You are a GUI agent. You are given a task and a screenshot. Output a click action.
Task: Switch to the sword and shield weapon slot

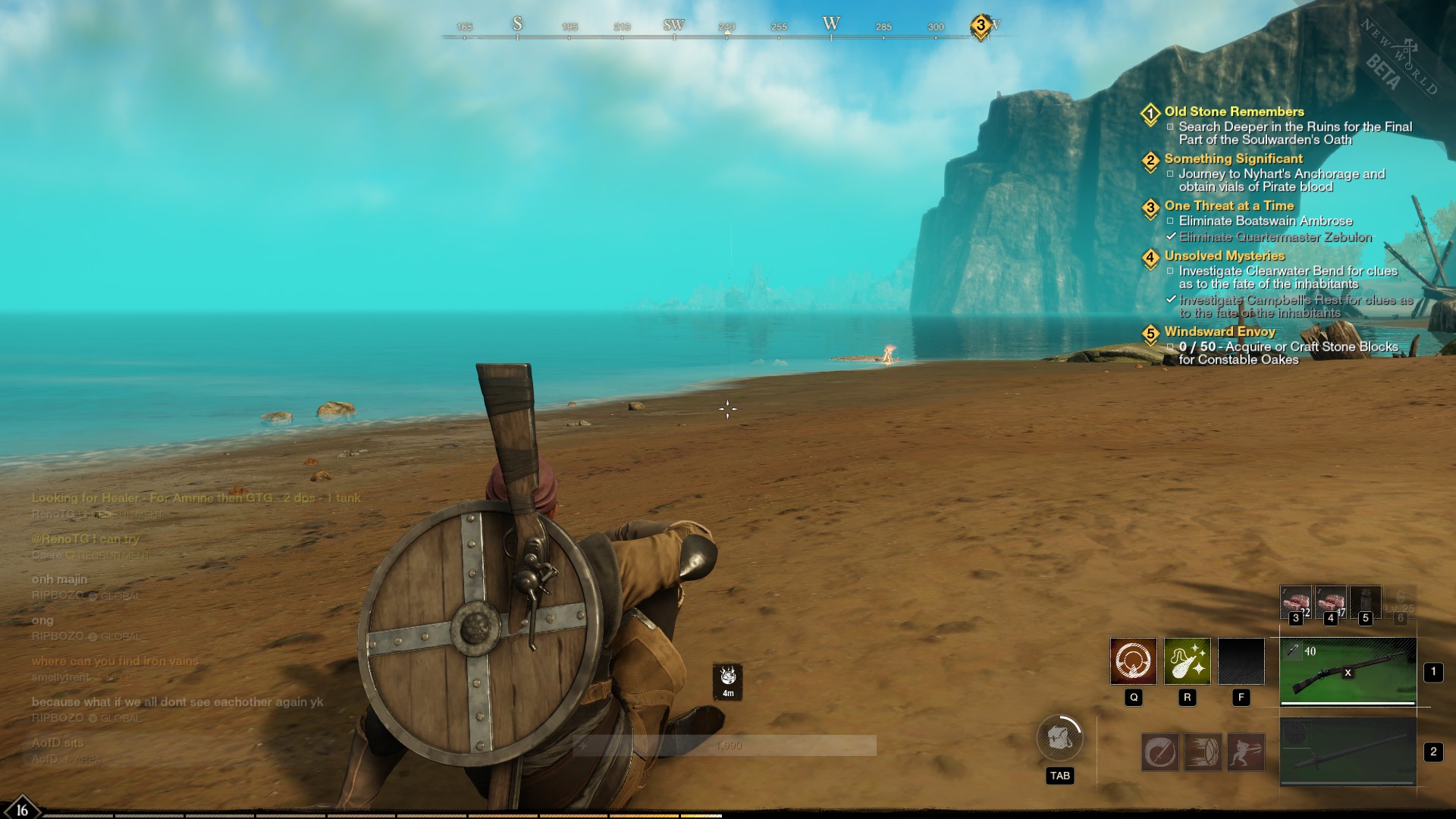1348,752
